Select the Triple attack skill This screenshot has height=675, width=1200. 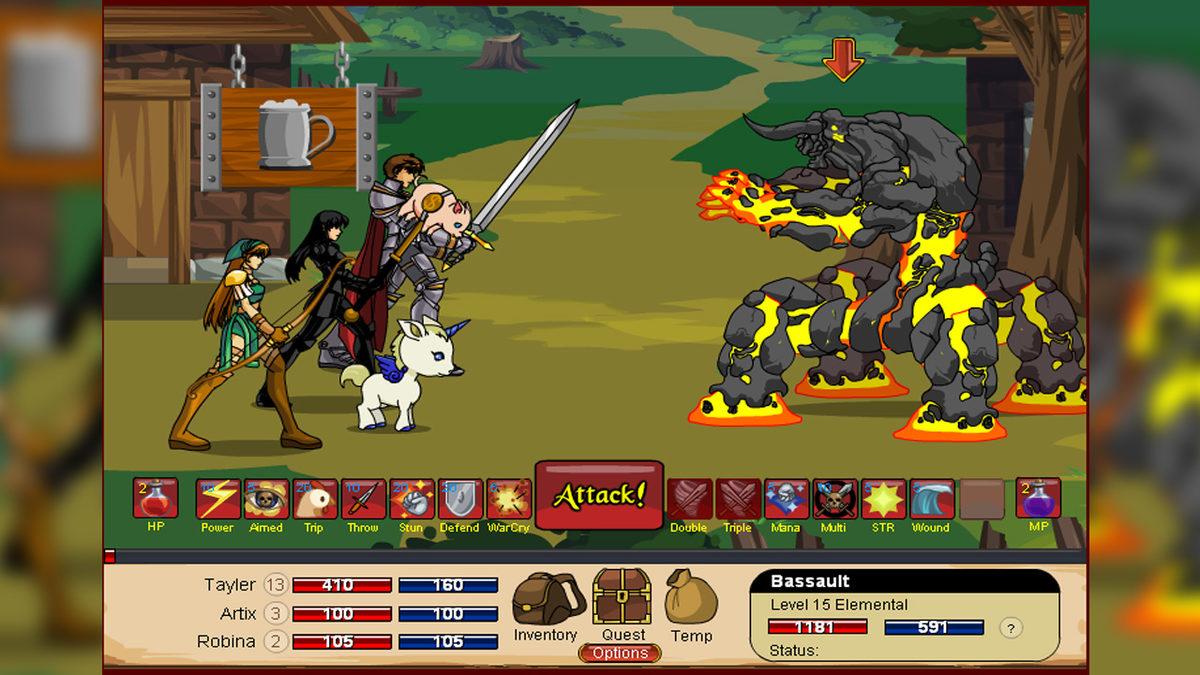(x=738, y=499)
